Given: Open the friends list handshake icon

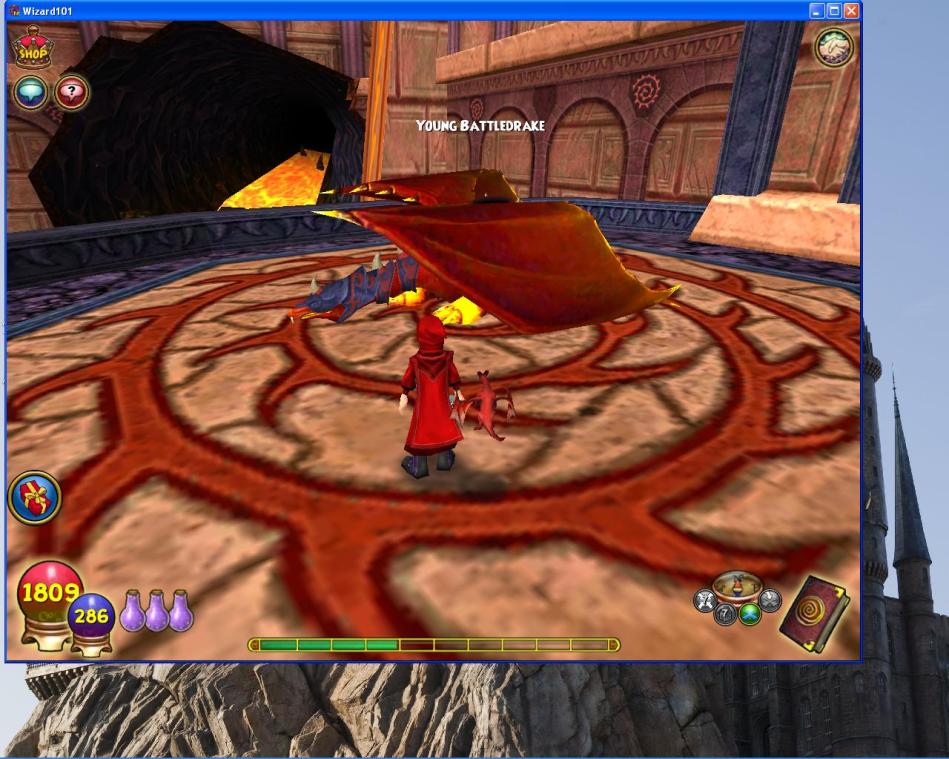Looking at the screenshot, I should 834,47.
